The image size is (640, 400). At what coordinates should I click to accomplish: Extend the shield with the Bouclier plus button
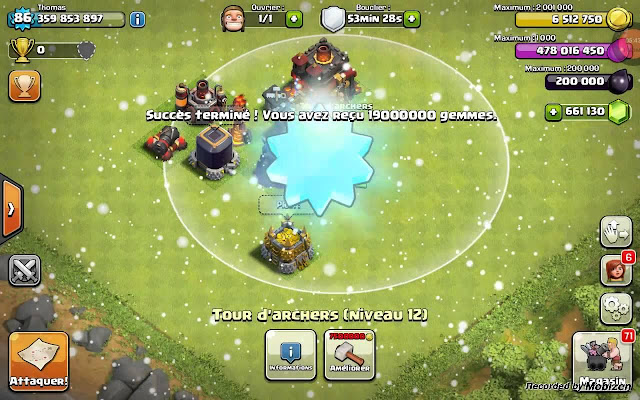[x=416, y=19]
